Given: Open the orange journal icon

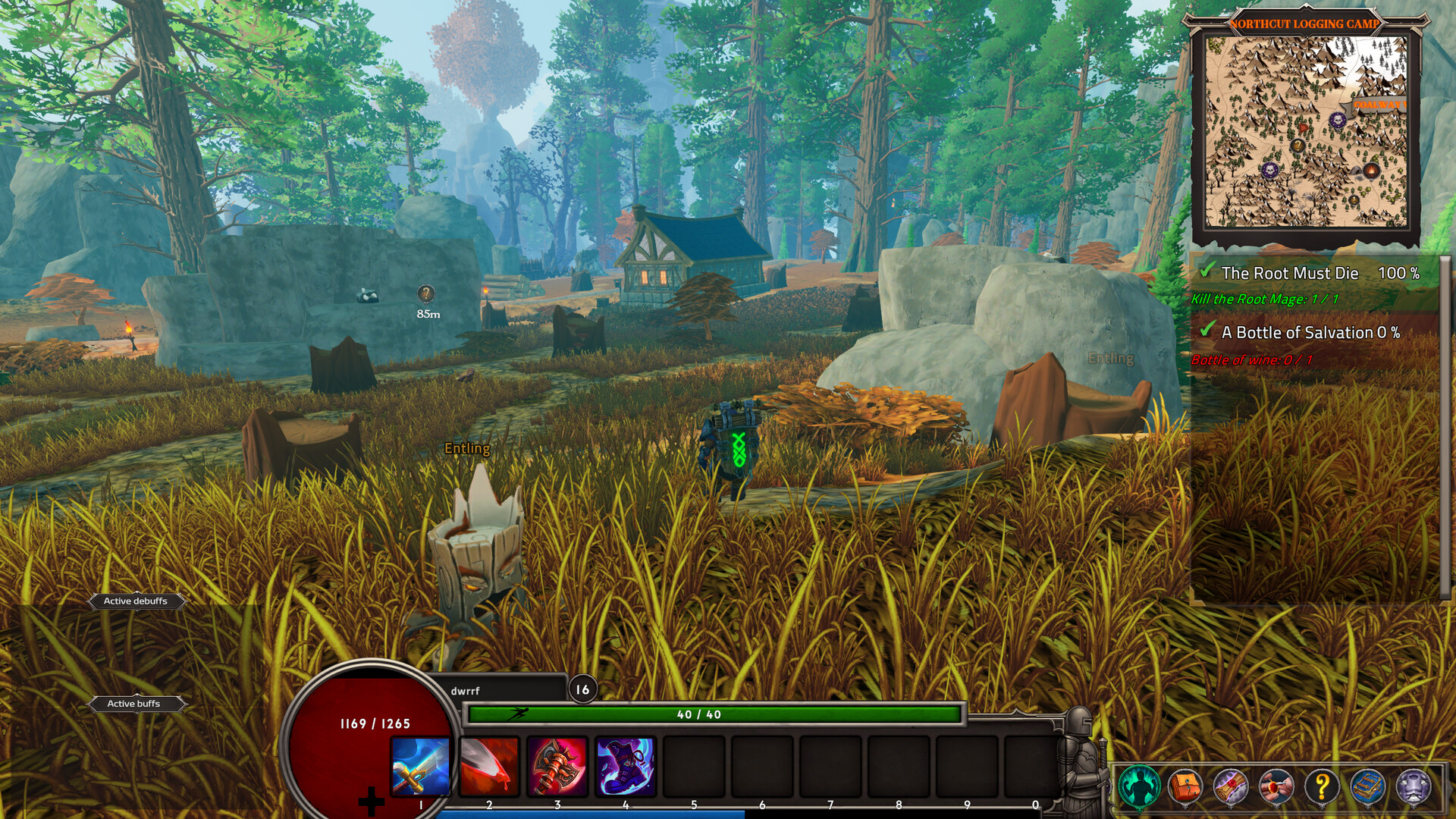Looking at the screenshot, I should pyautogui.click(x=1188, y=786).
